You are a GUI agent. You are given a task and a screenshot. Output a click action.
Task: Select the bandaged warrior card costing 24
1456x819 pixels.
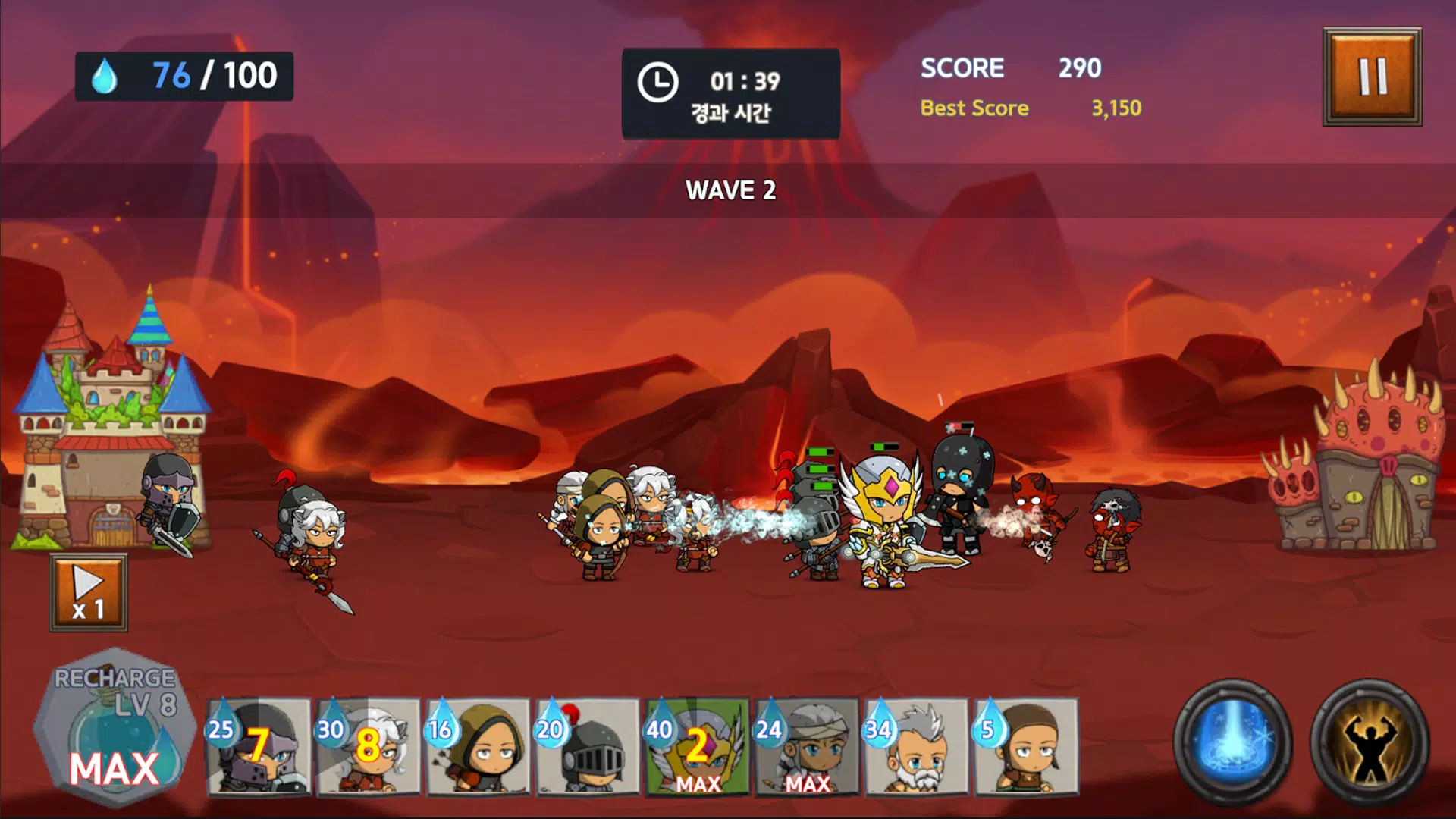click(807, 747)
